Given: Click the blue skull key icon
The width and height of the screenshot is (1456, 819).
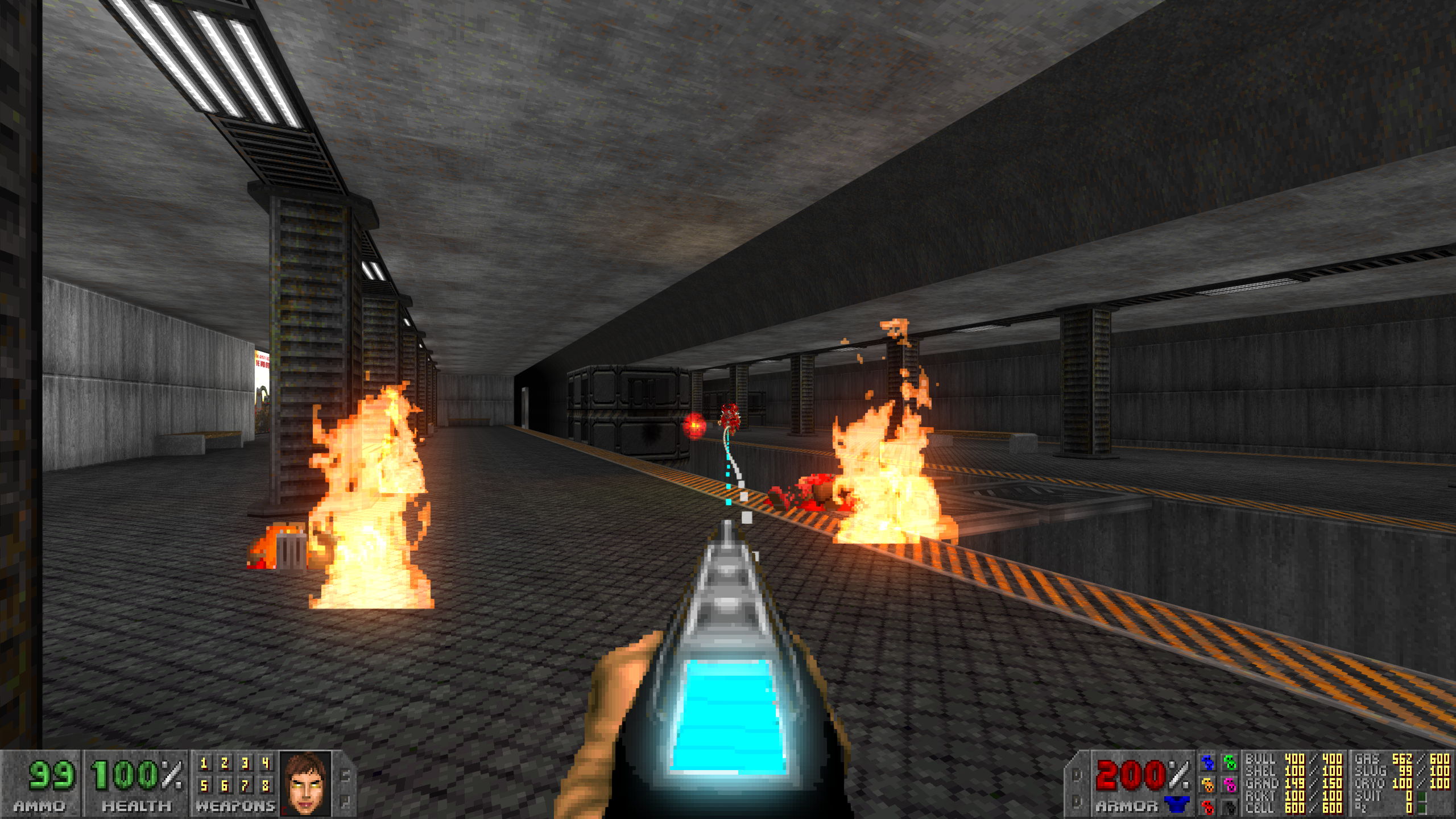Looking at the screenshot, I should pyautogui.click(x=1207, y=762).
